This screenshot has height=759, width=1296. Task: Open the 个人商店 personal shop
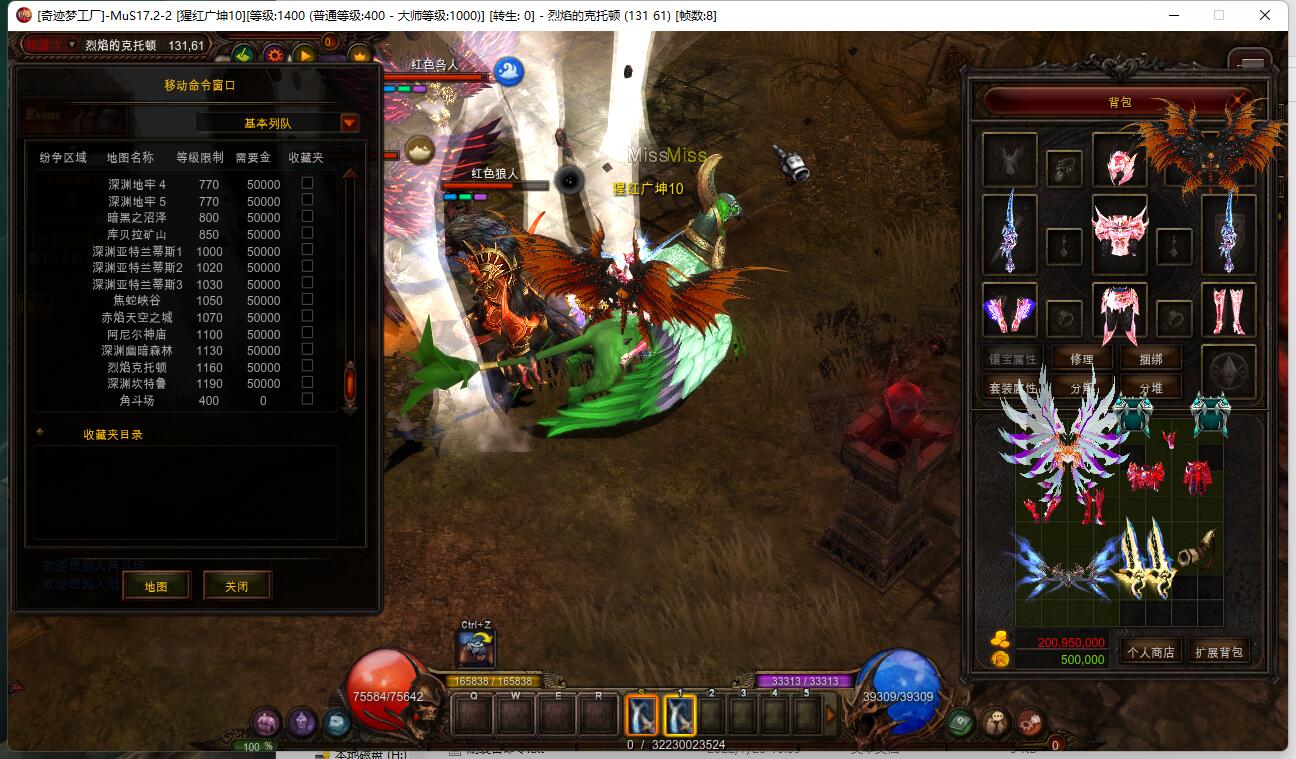coord(1150,652)
